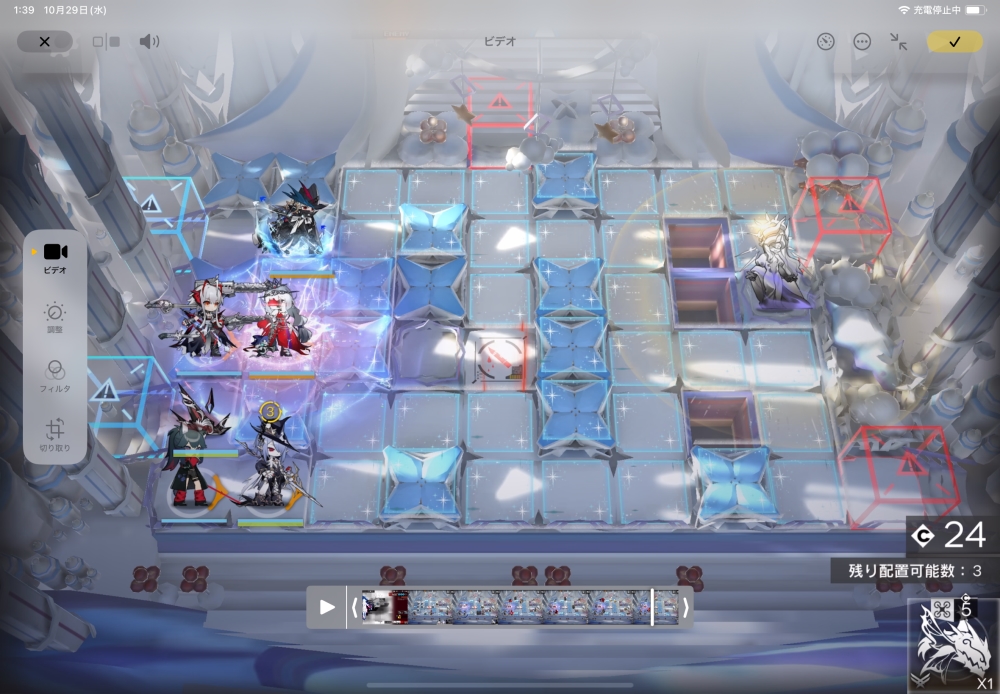
Task: Click the playback speed dial icon
Action: click(825, 42)
